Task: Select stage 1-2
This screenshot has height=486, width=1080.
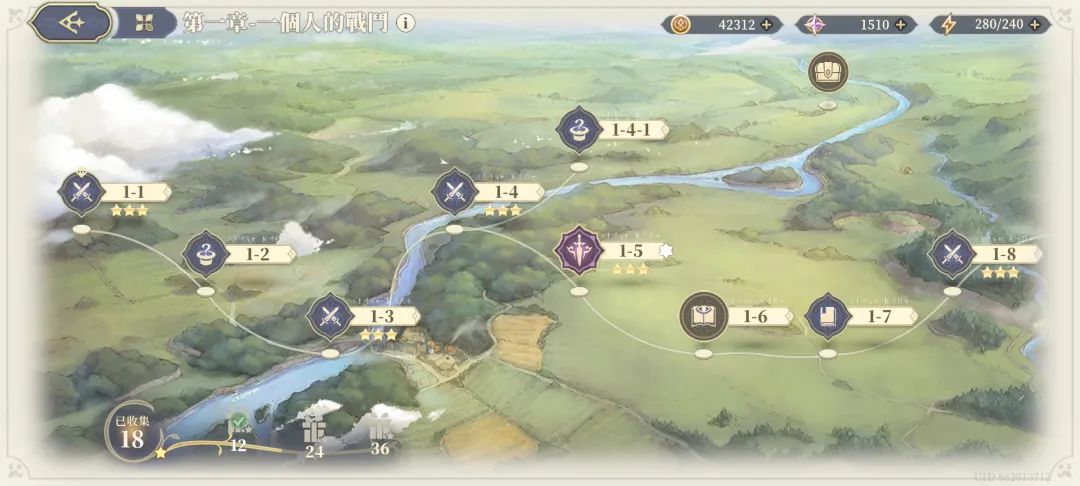Action: click(204, 254)
